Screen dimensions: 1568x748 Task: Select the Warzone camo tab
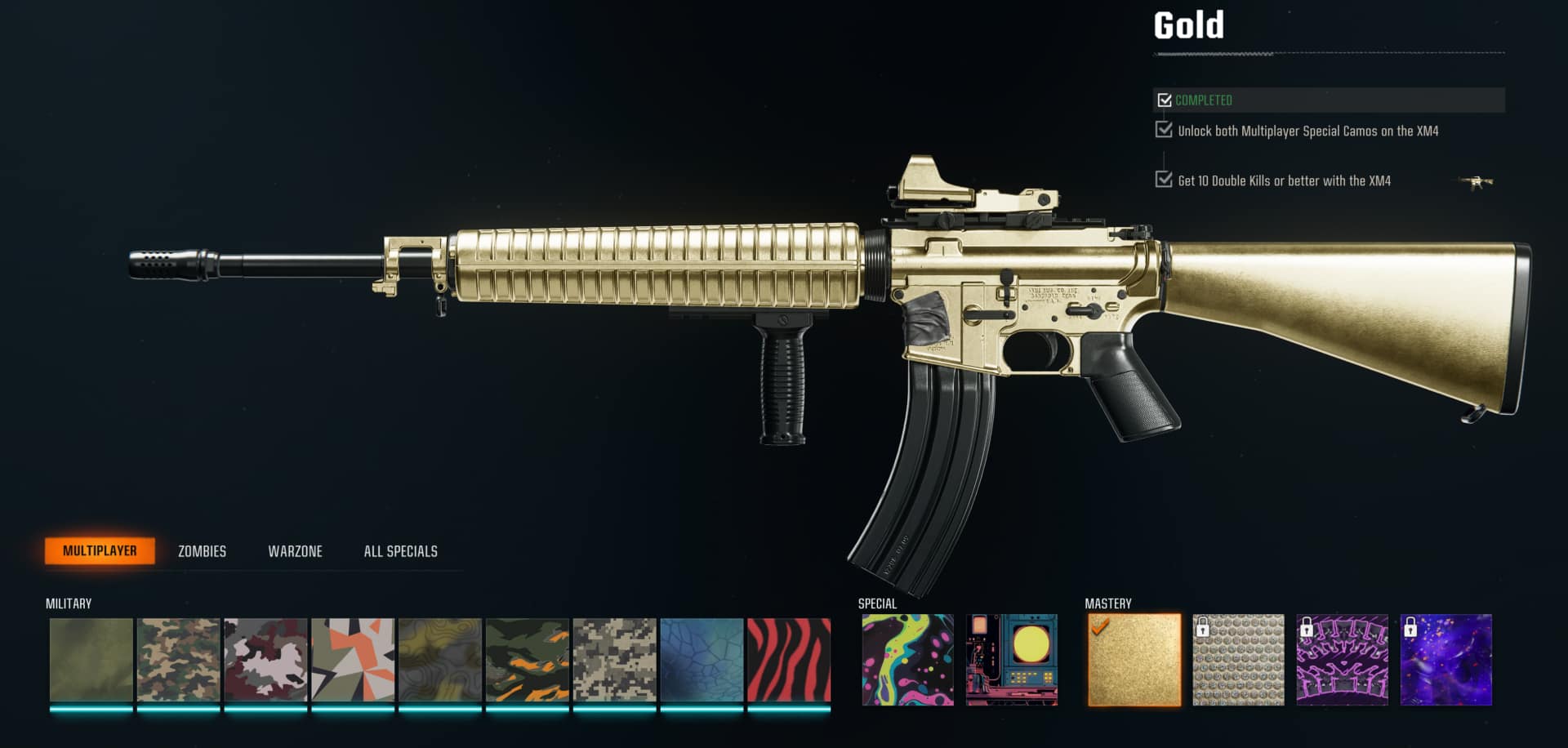295,551
